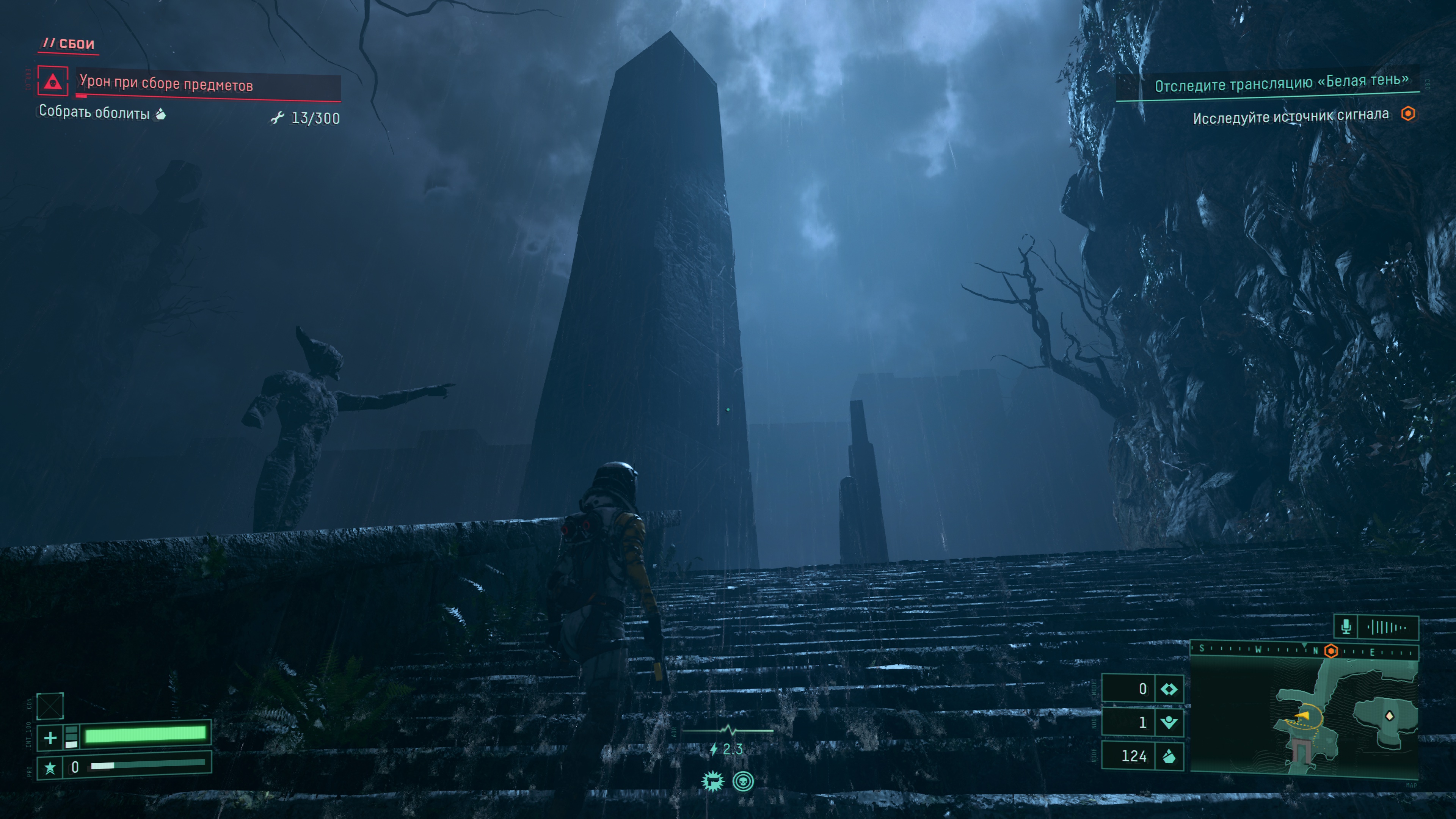Click the plus integrity icon by the health bar
This screenshot has width=1456, height=819.
[50, 737]
